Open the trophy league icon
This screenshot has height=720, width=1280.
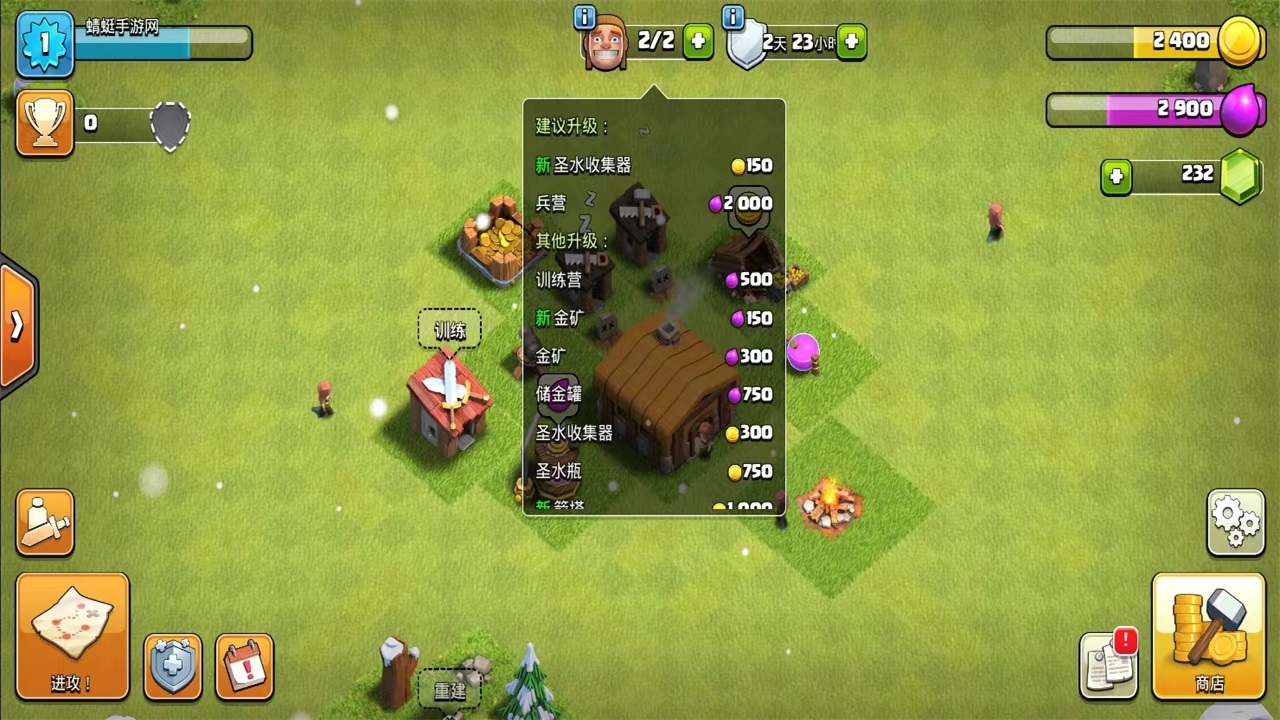click(45, 123)
